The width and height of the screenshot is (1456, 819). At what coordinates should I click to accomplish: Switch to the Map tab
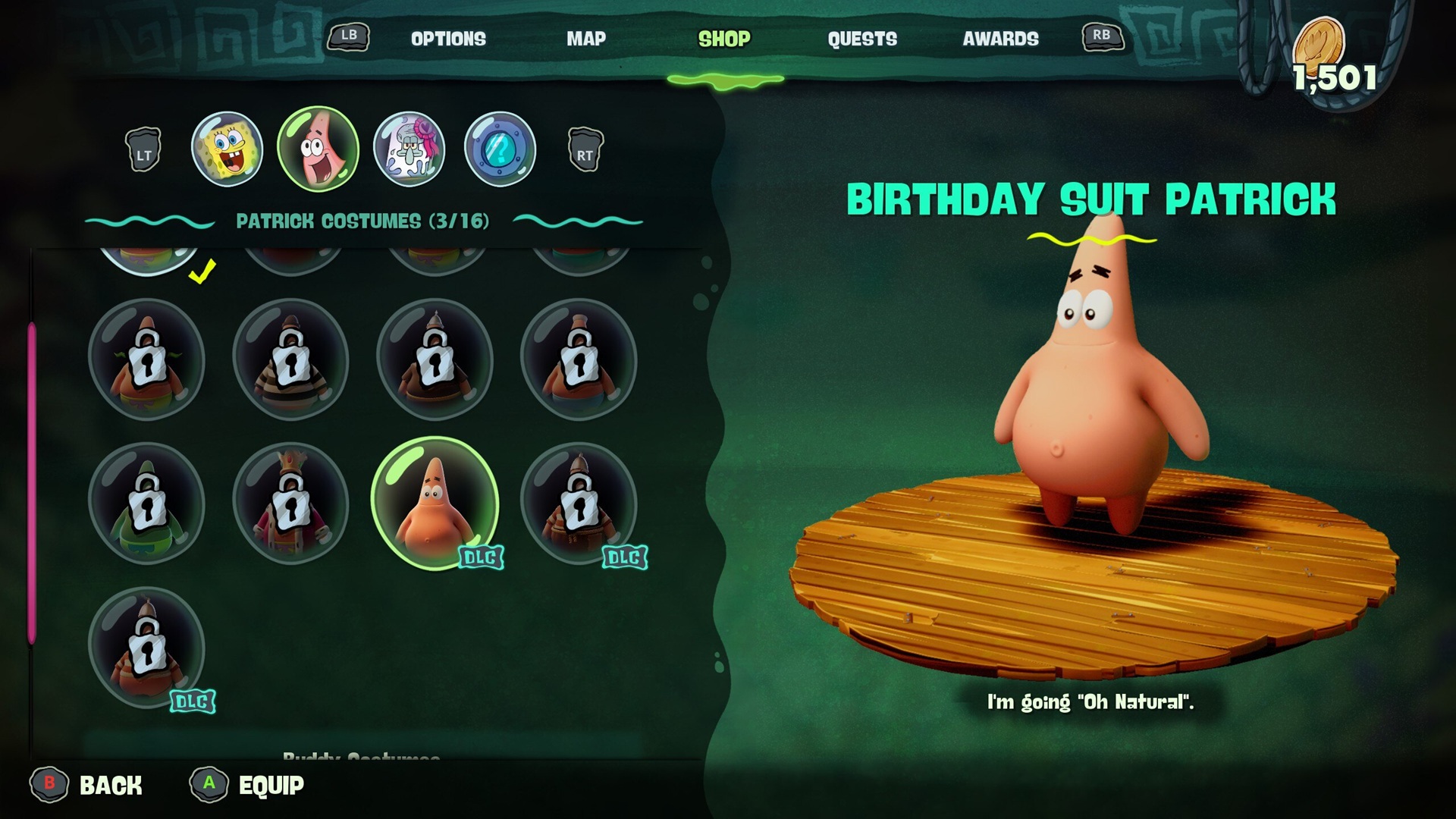pyautogui.click(x=586, y=39)
